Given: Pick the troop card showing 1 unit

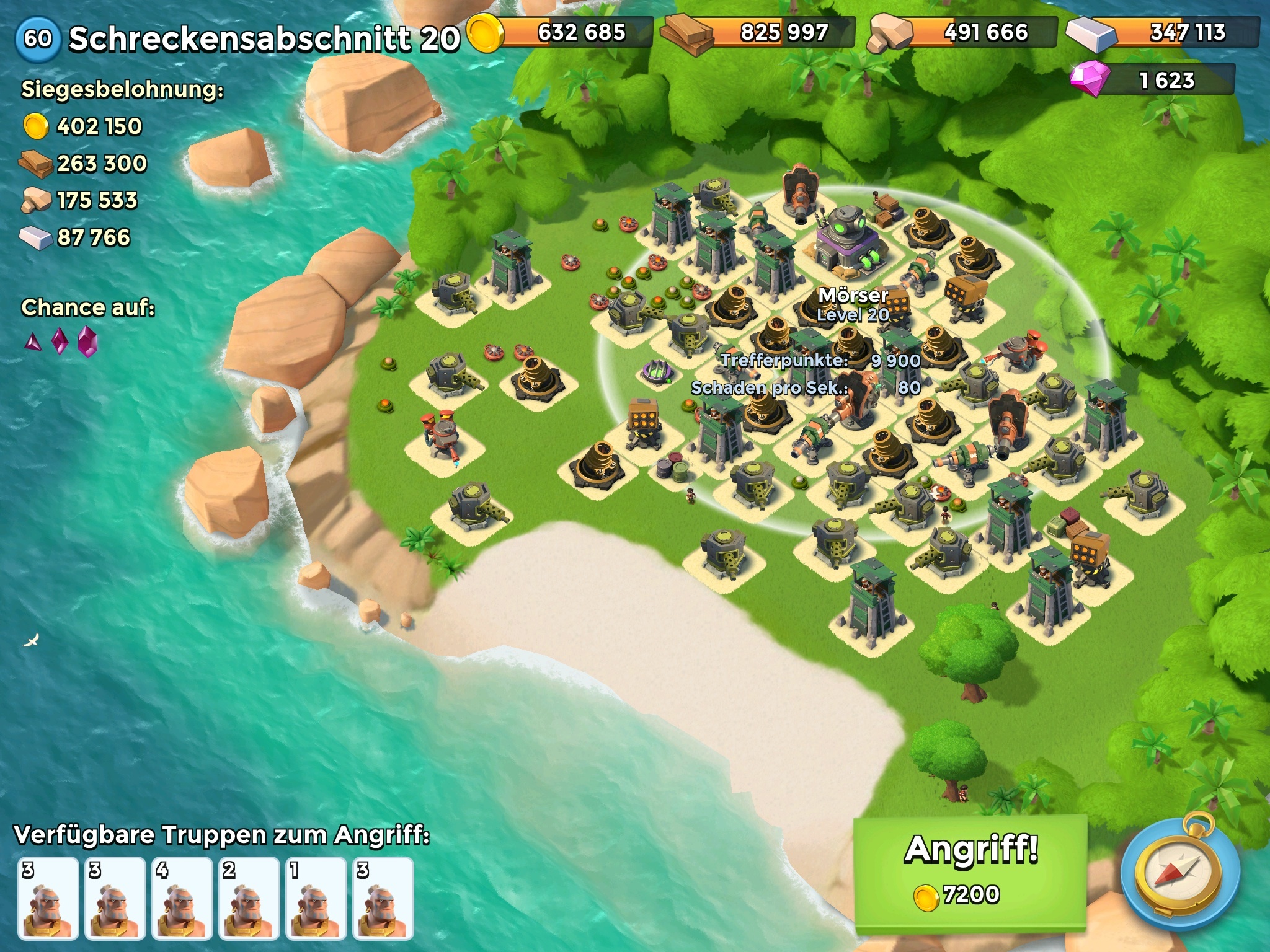Looking at the screenshot, I should click(x=316, y=897).
